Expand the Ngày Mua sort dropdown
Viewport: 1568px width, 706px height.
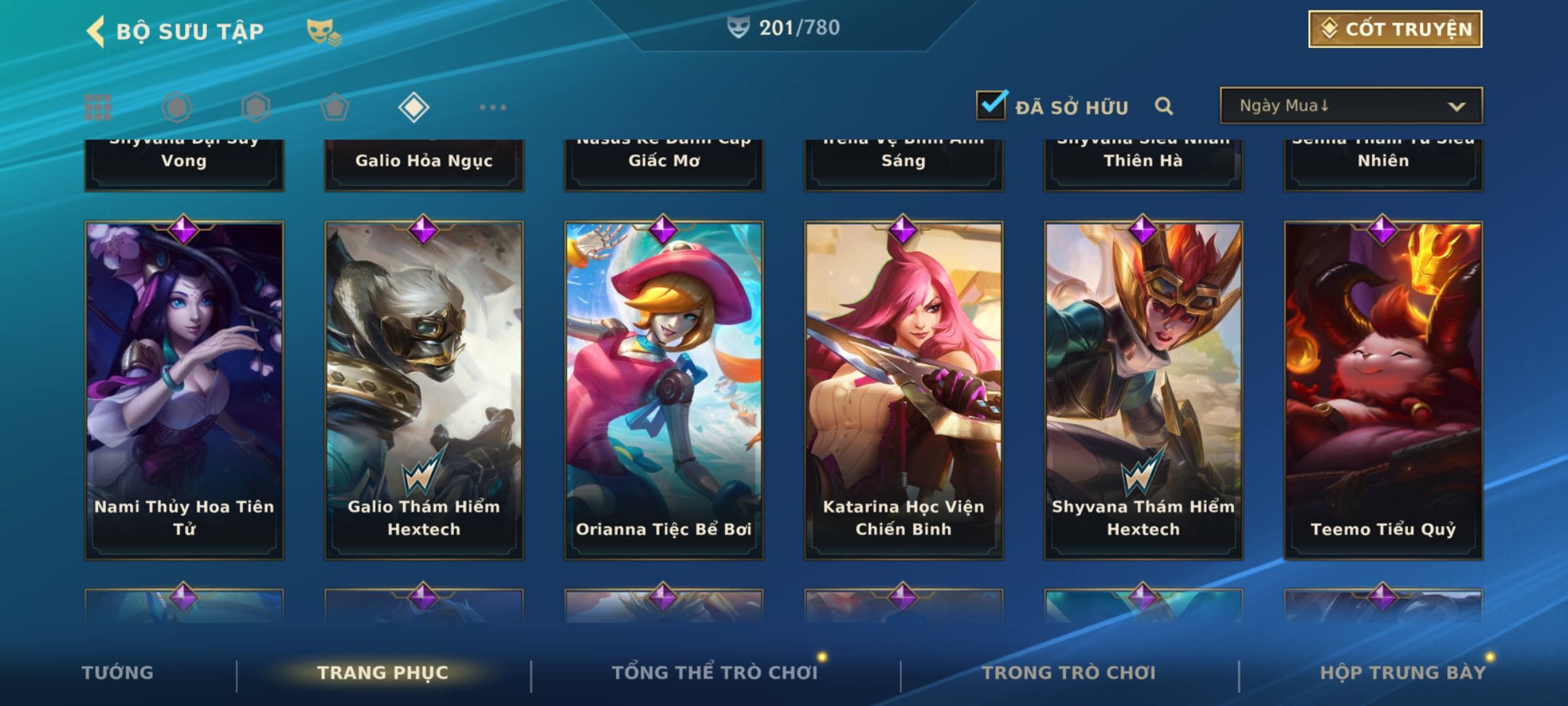tap(1350, 106)
